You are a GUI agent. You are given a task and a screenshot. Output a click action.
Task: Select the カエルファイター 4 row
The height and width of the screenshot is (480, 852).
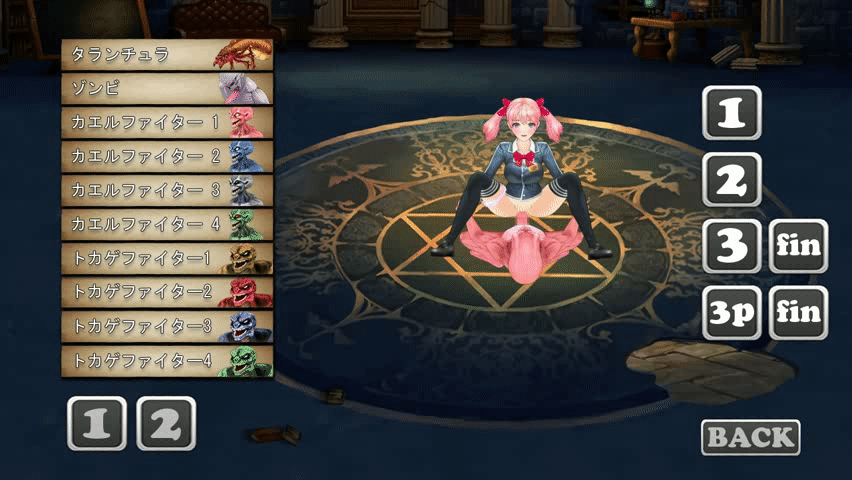166,224
